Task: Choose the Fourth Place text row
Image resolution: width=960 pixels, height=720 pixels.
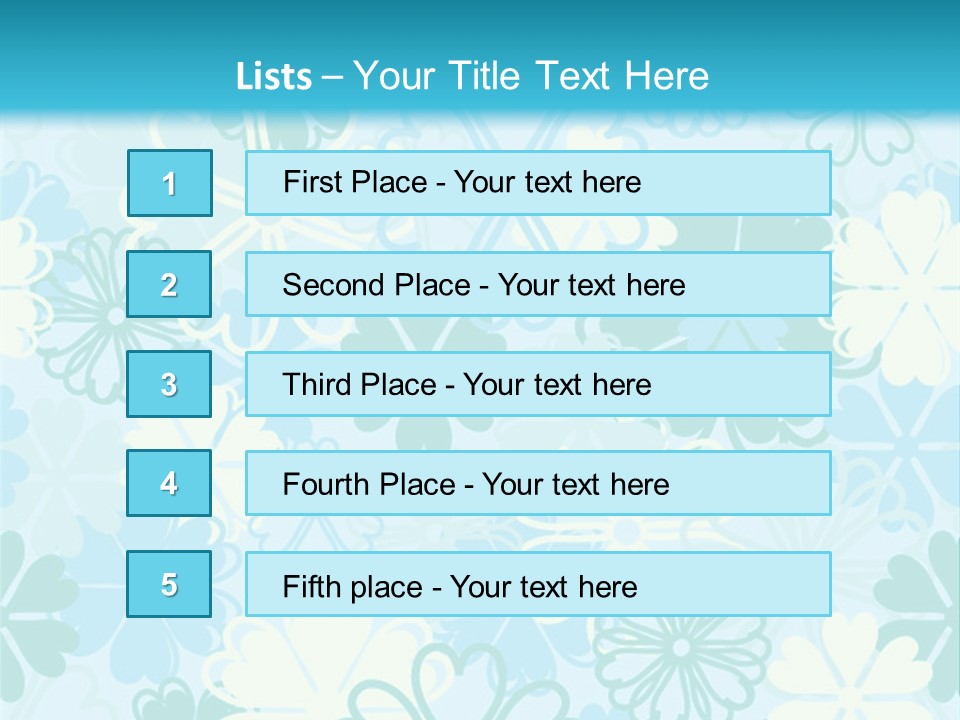Action: point(538,483)
